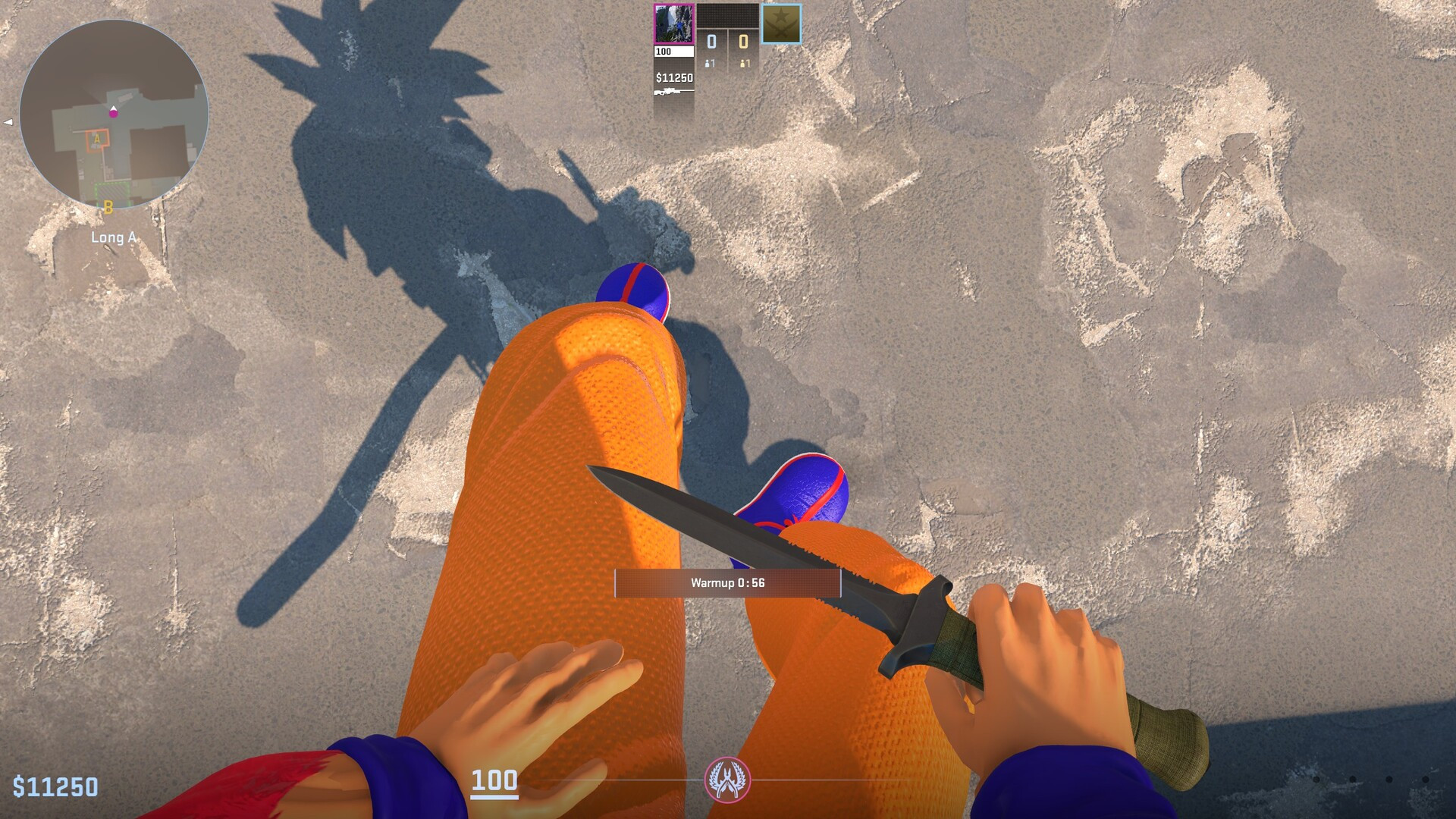
Task: Select the AWP weapon icon in the top HUD
Action: (x=674, y=90)
